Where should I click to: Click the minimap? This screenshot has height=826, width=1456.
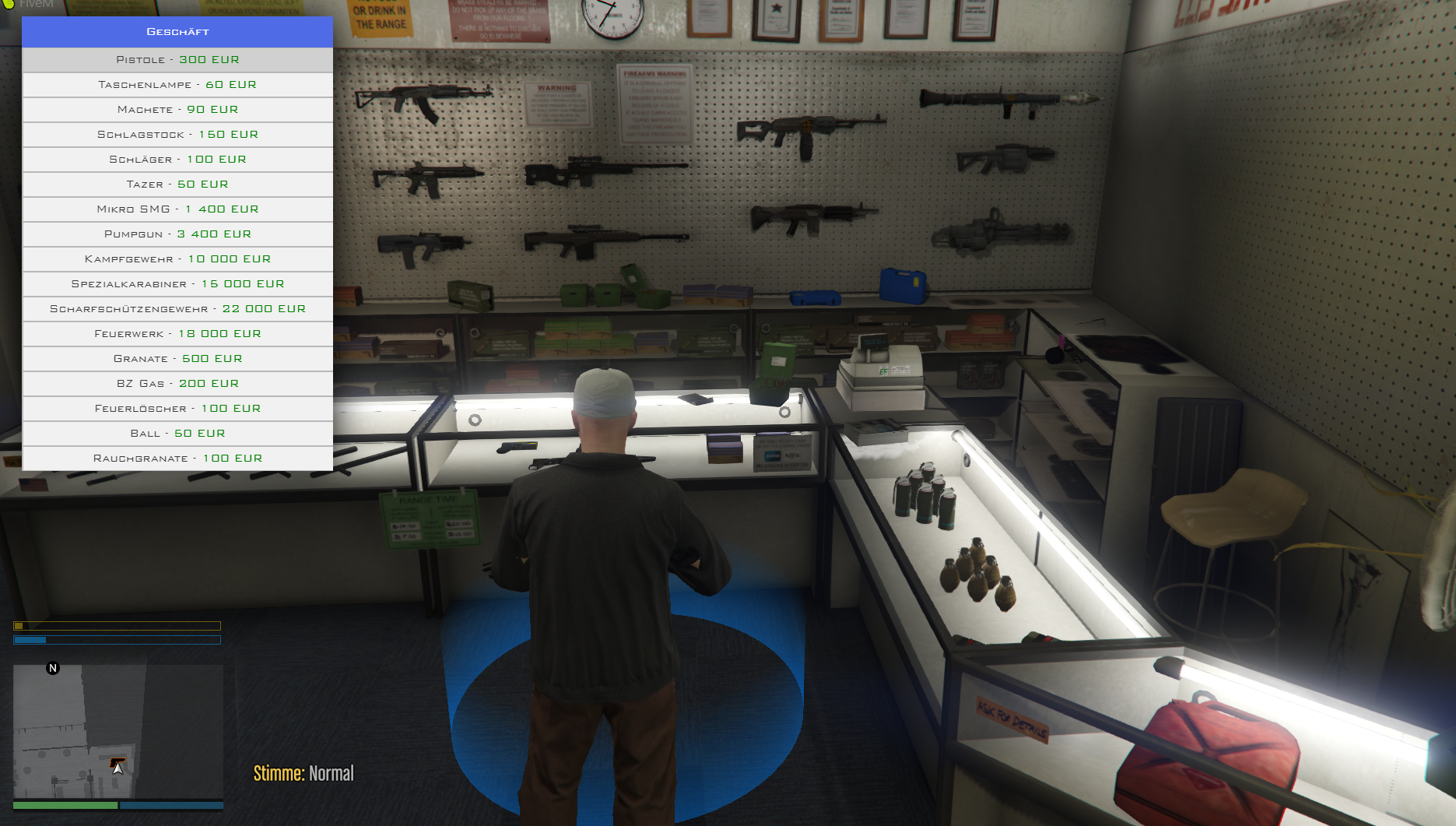pos(118,732)
